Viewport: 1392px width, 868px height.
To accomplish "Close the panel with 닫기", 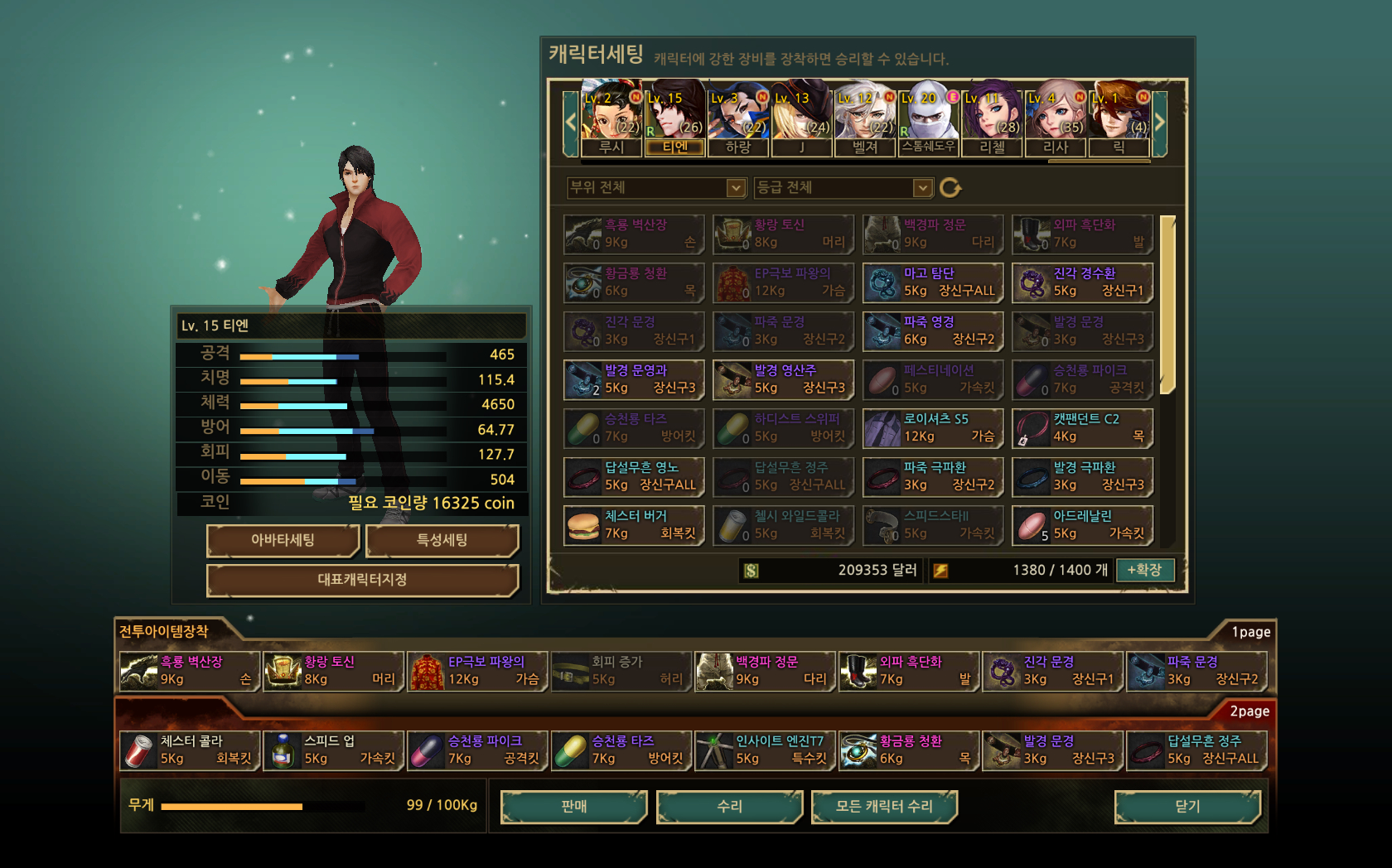I will (x=1187, y=806).
